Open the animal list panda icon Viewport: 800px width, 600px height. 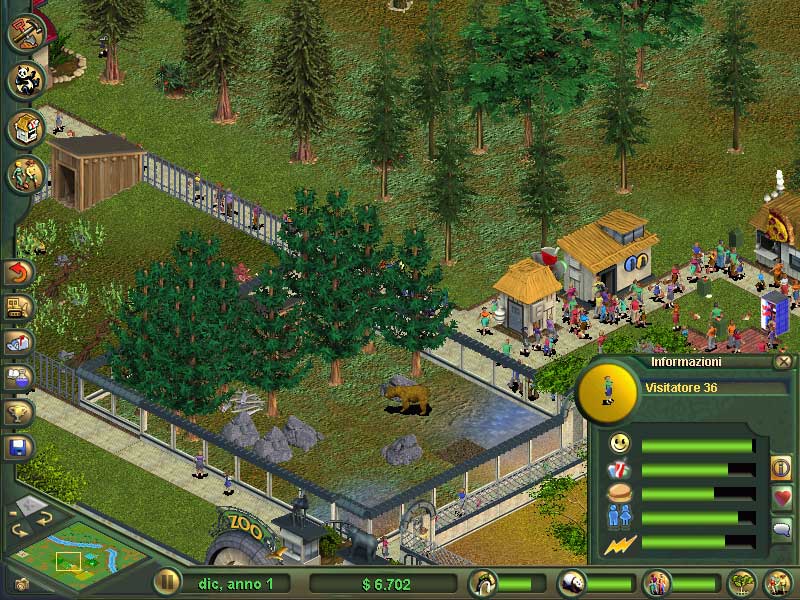click(571, 582)
